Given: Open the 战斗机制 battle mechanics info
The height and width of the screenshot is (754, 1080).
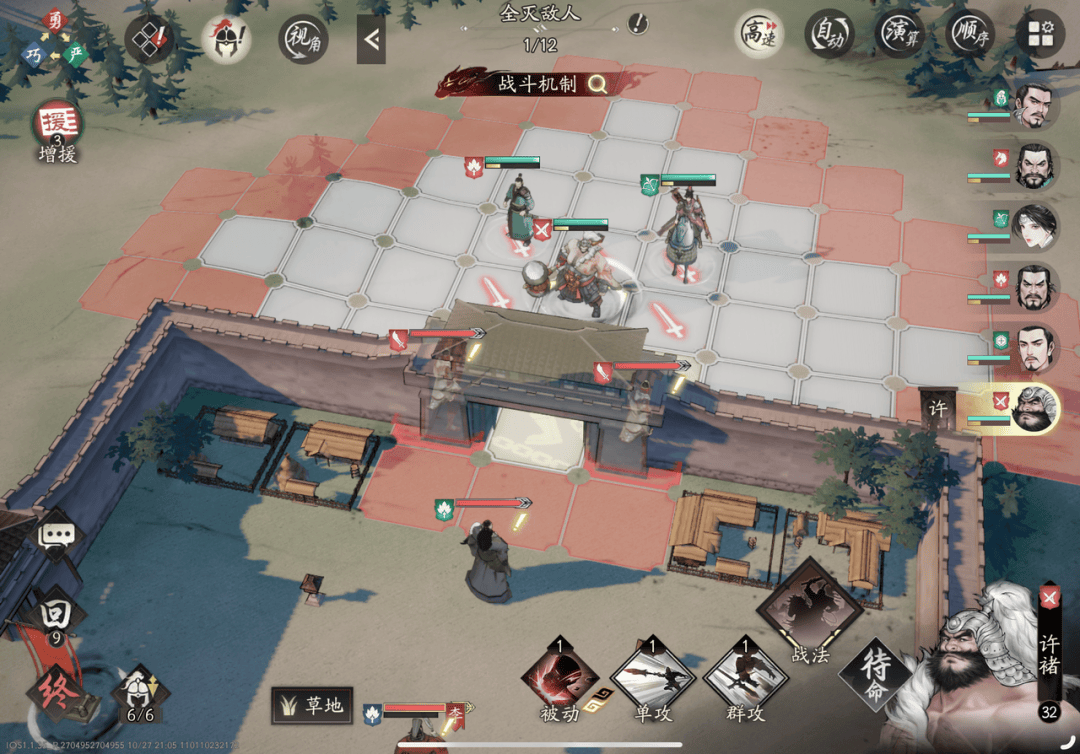Looking at the screenshot, I should (x=547, y=83).
